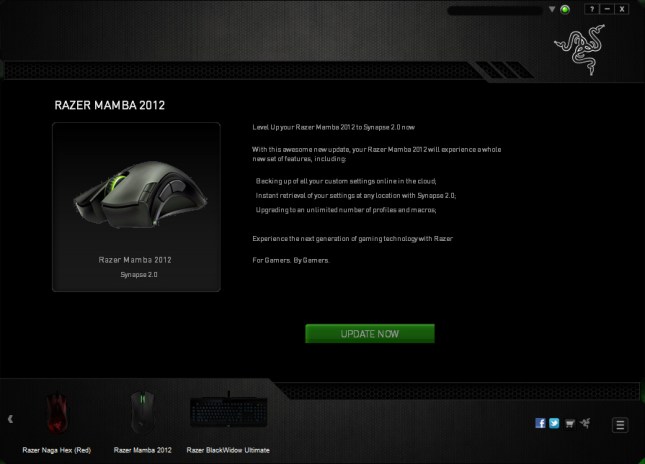Open the Facebook link icon
This screenshot has height=464, width=645.
541,423
